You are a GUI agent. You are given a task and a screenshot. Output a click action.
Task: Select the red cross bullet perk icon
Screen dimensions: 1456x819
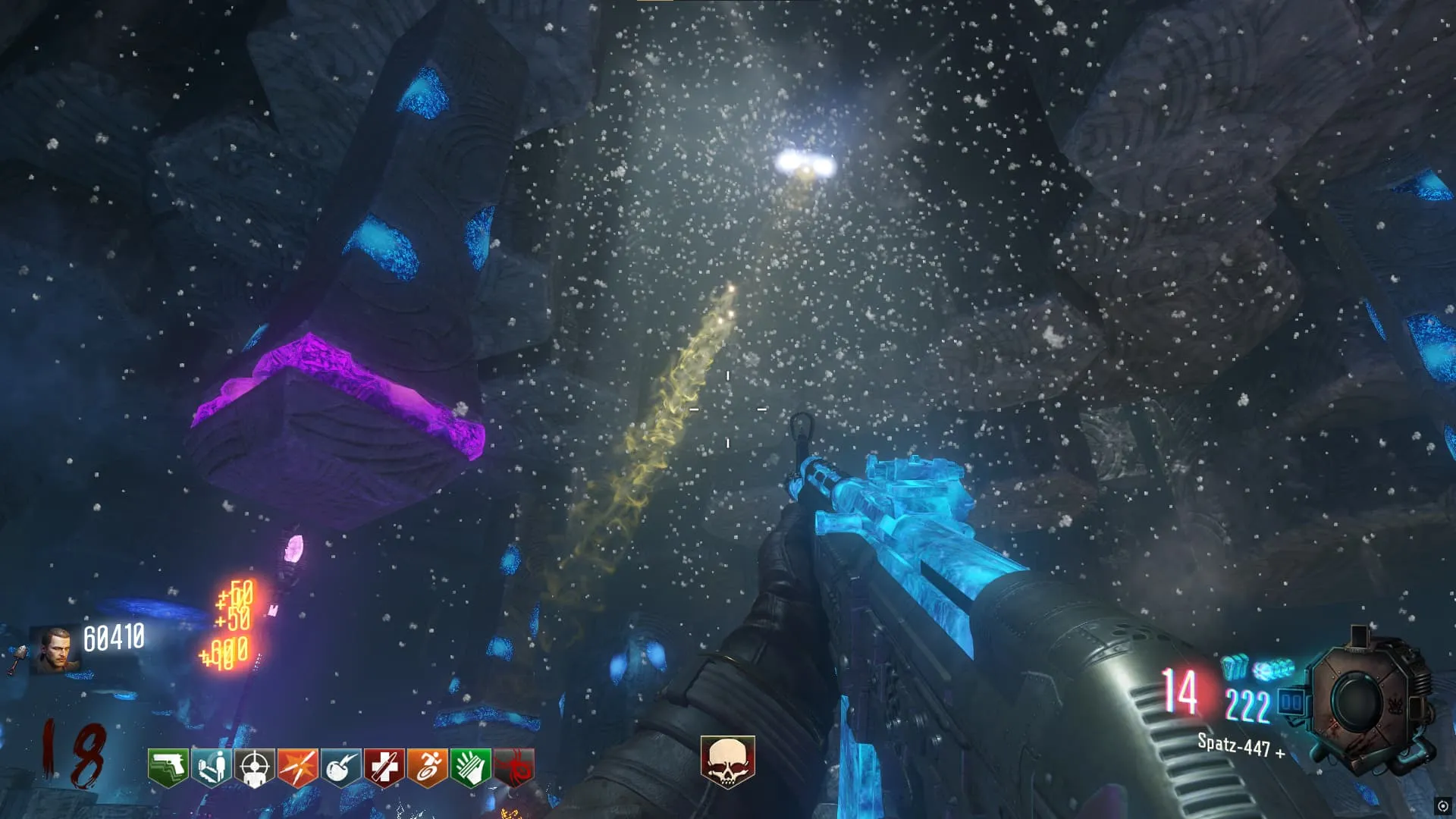[384, 767]
